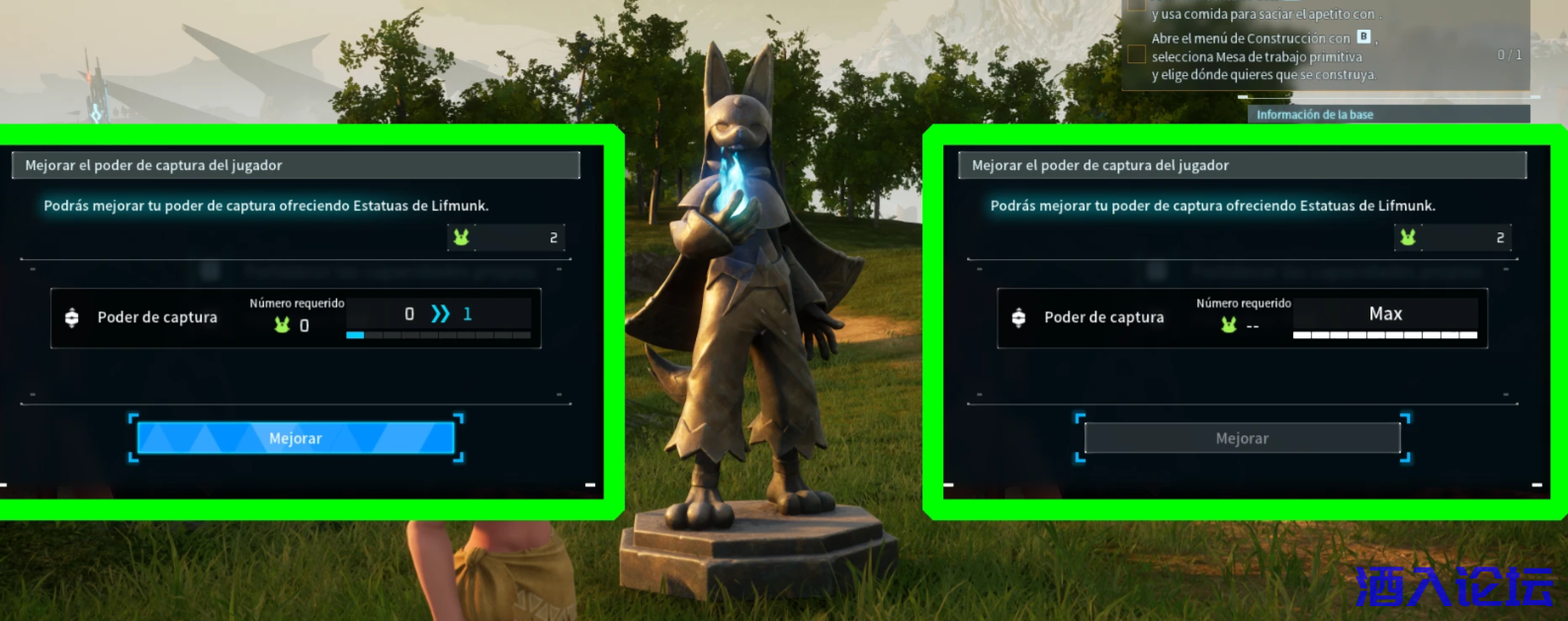Click the greyed-out Mejorar button

pyautogui.click(x=1242, y=438)
